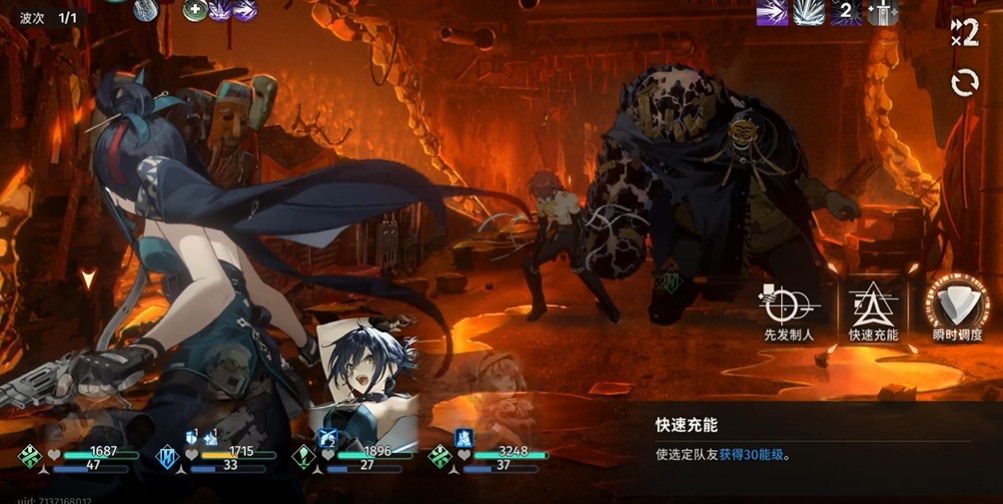The height and width of the screenshot is (504, 1003).
Task: Toggle the x2 battle speed
Action: point(964,31)
